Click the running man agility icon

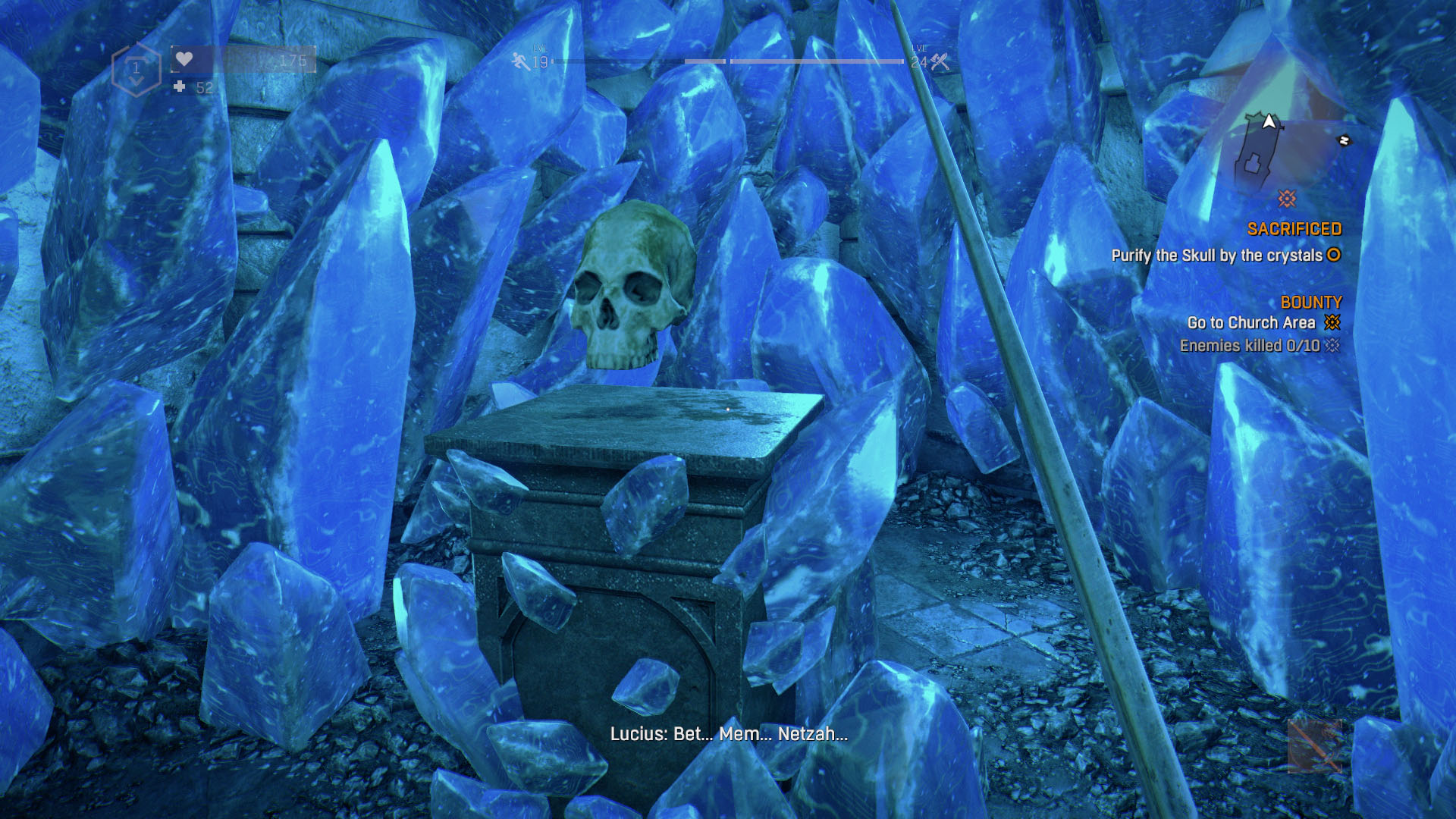[x=520, y=61]
